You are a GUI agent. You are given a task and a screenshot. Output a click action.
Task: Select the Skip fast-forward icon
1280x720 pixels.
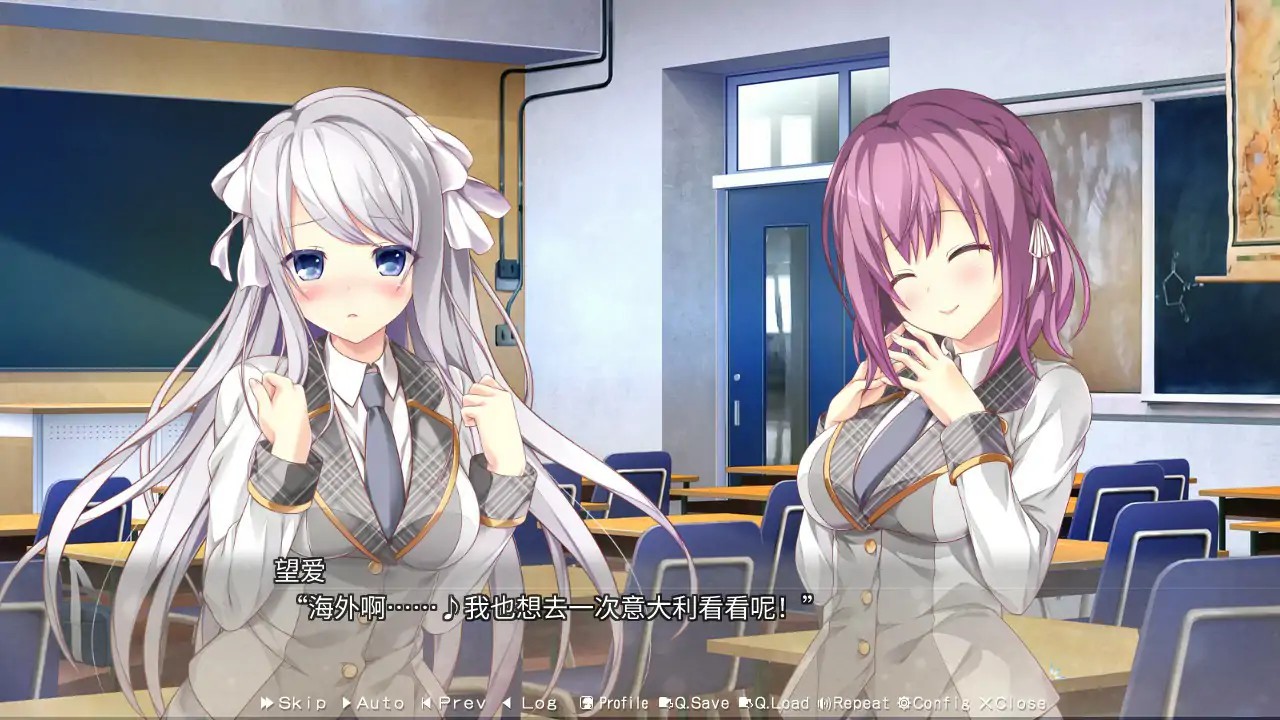click(x=267, y=703)
